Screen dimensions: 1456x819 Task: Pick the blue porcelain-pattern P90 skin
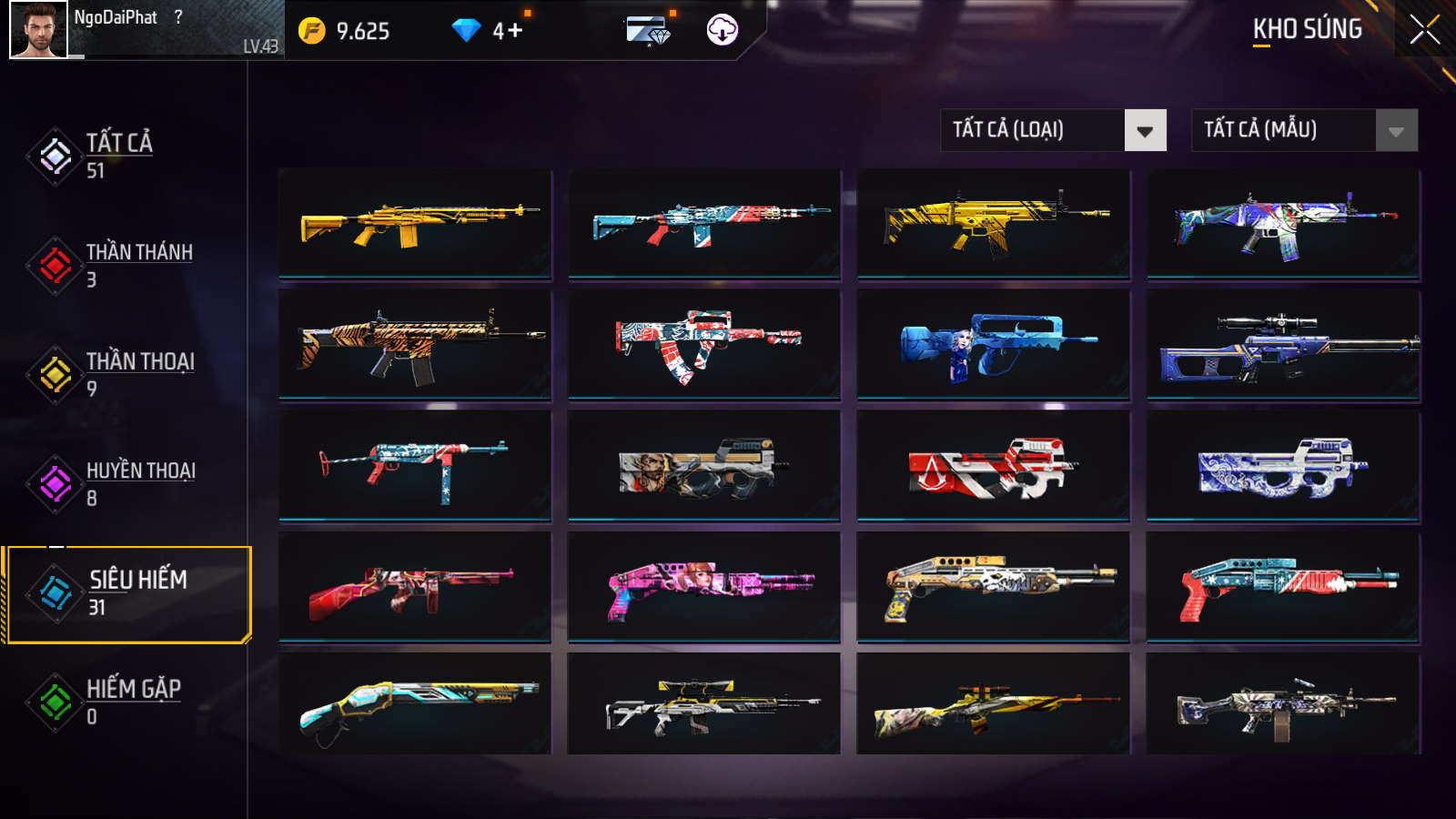1283,466
